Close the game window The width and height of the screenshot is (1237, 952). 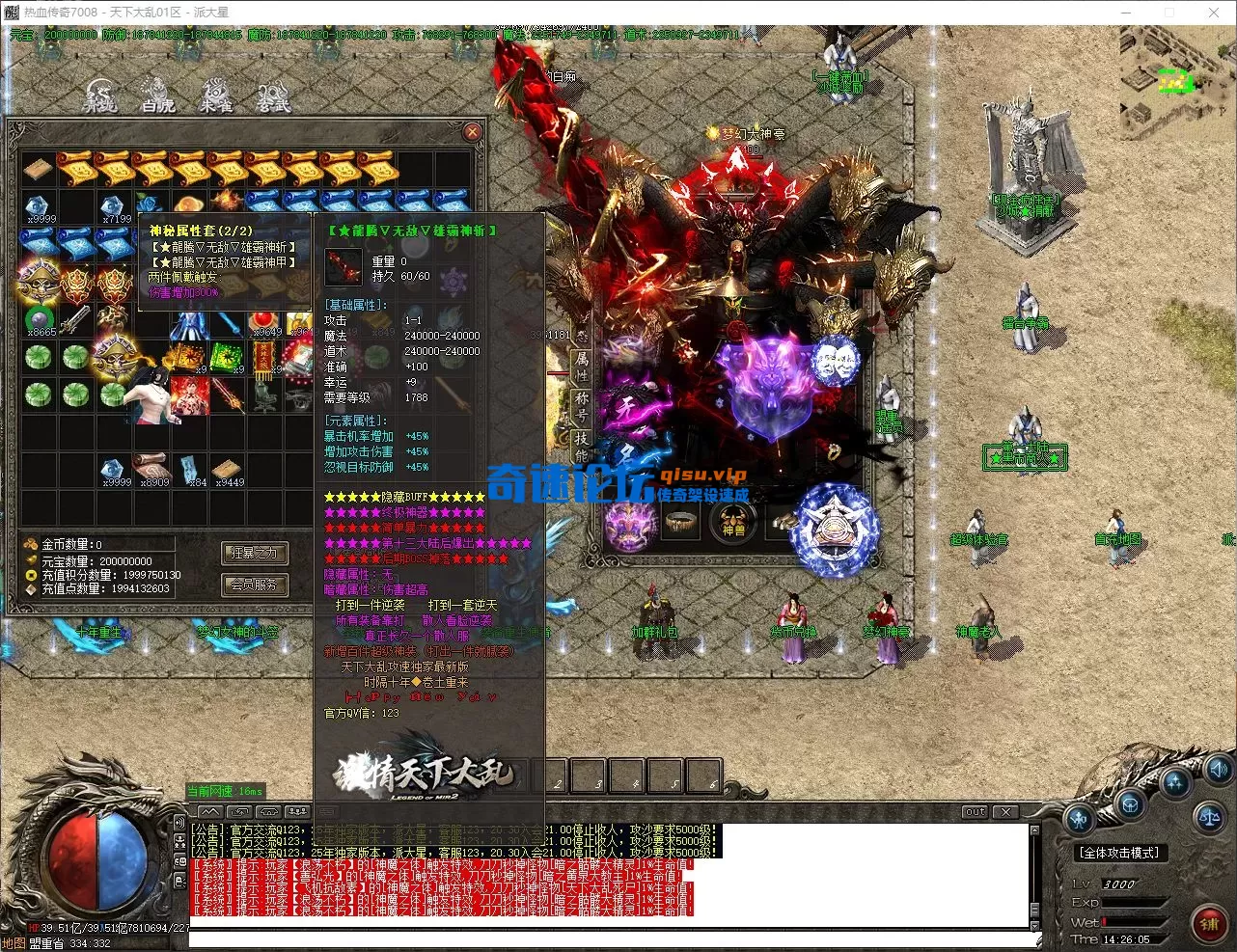pyautogui.click(x=1214, y=13)
